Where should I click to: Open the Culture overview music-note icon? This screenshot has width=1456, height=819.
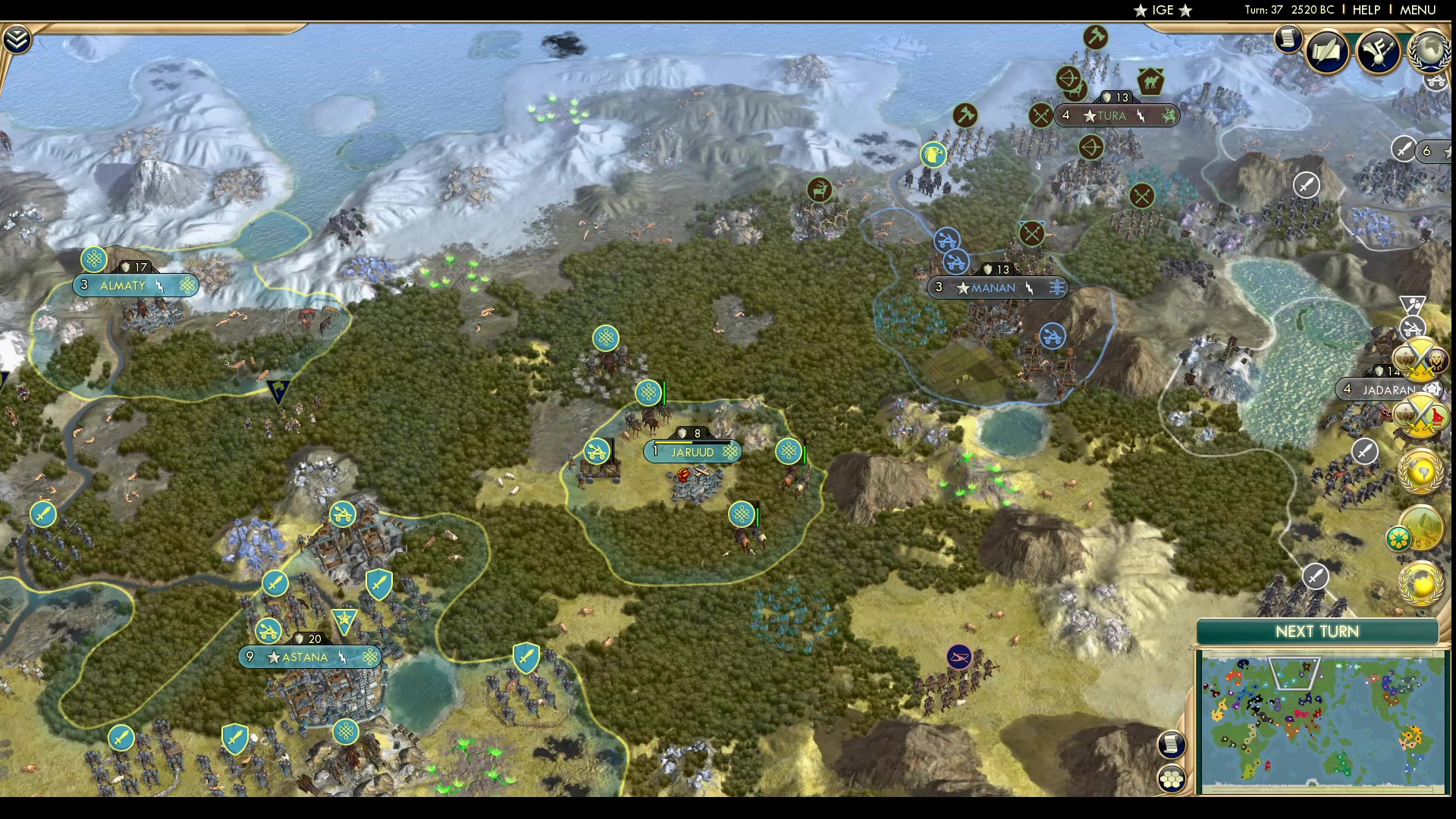1380,50
